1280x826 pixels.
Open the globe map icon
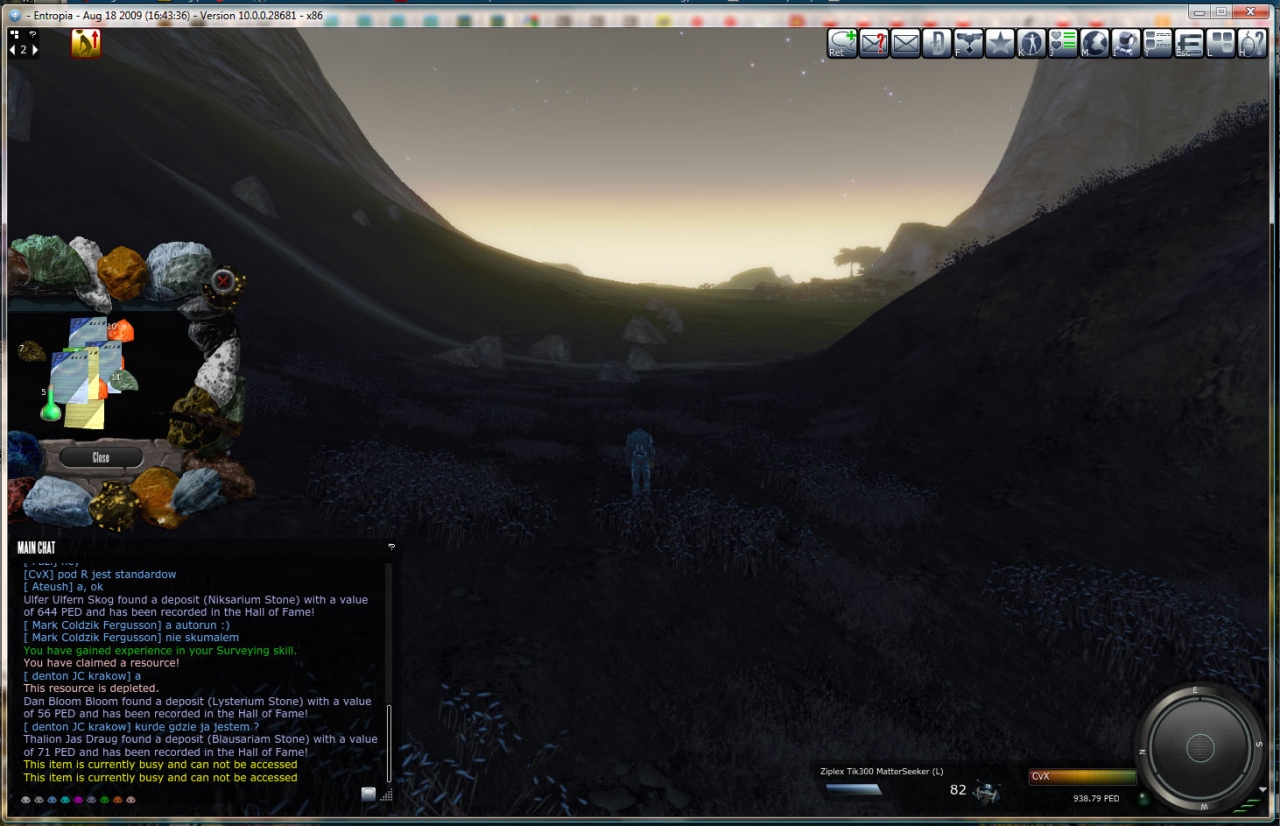point(1095,43)
